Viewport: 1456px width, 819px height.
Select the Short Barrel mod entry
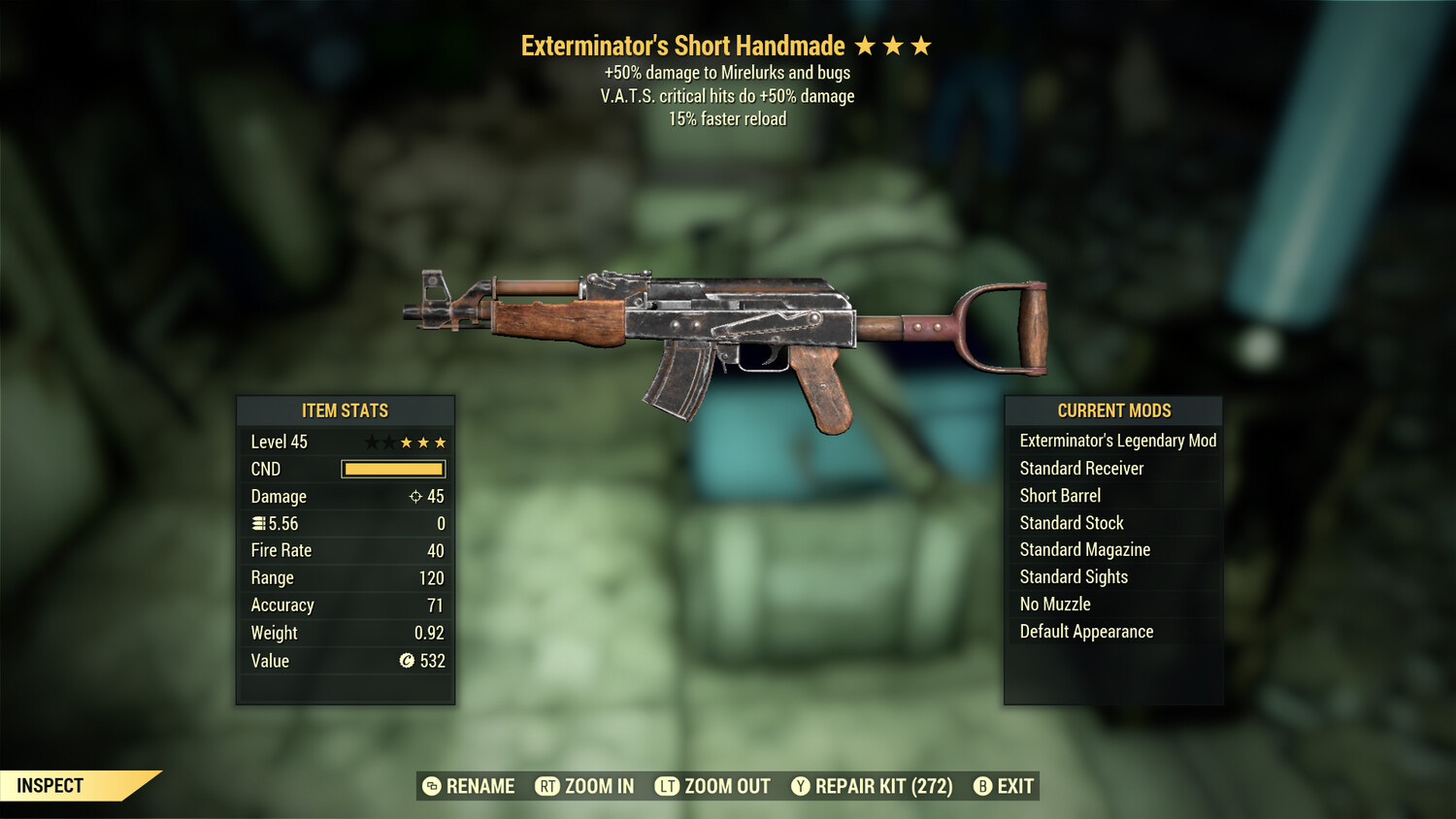(x=1059, y=495)
